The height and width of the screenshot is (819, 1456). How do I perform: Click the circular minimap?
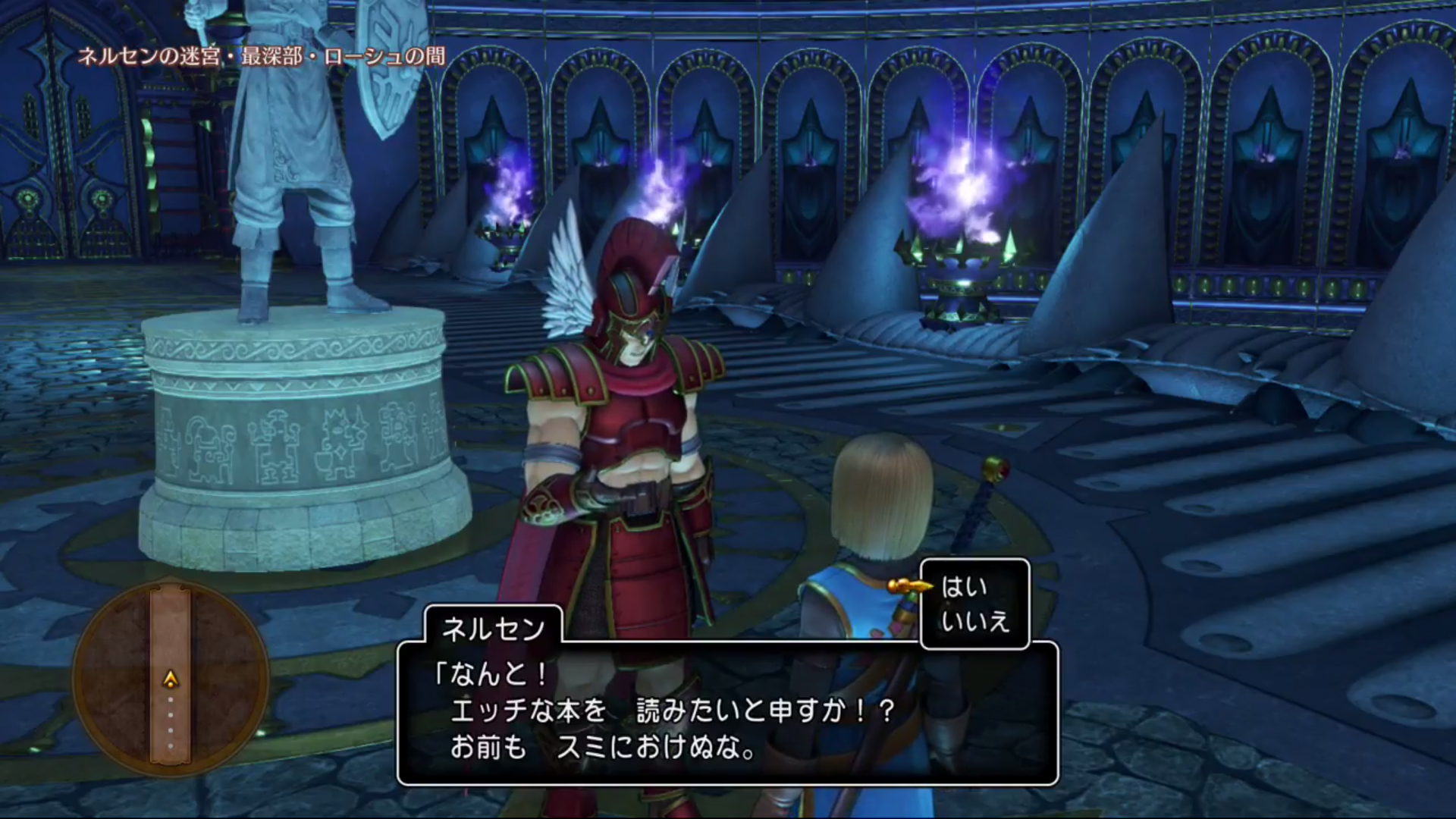click(x=171, y=677)
